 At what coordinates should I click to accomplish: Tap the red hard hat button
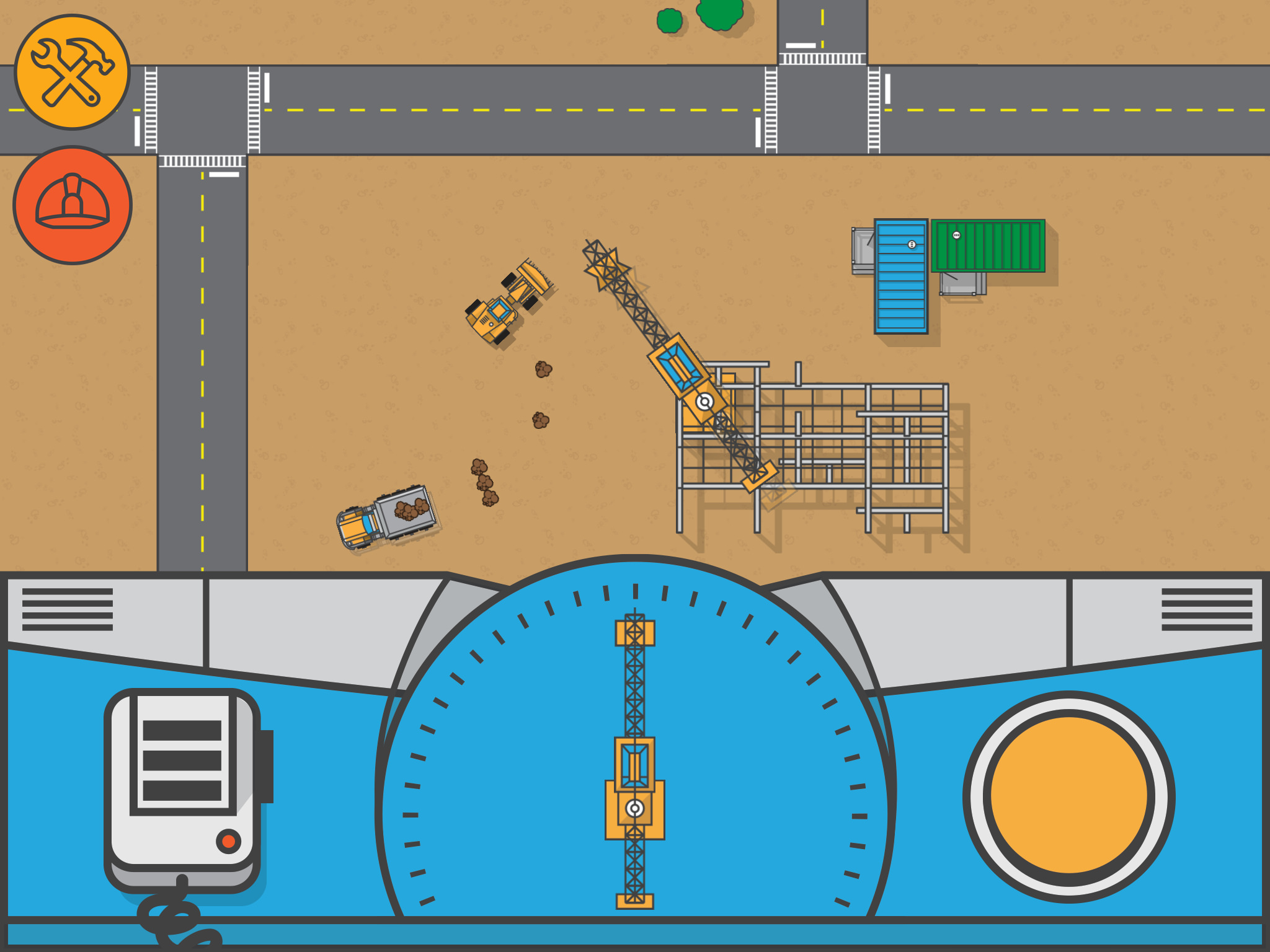coord(73,205)
